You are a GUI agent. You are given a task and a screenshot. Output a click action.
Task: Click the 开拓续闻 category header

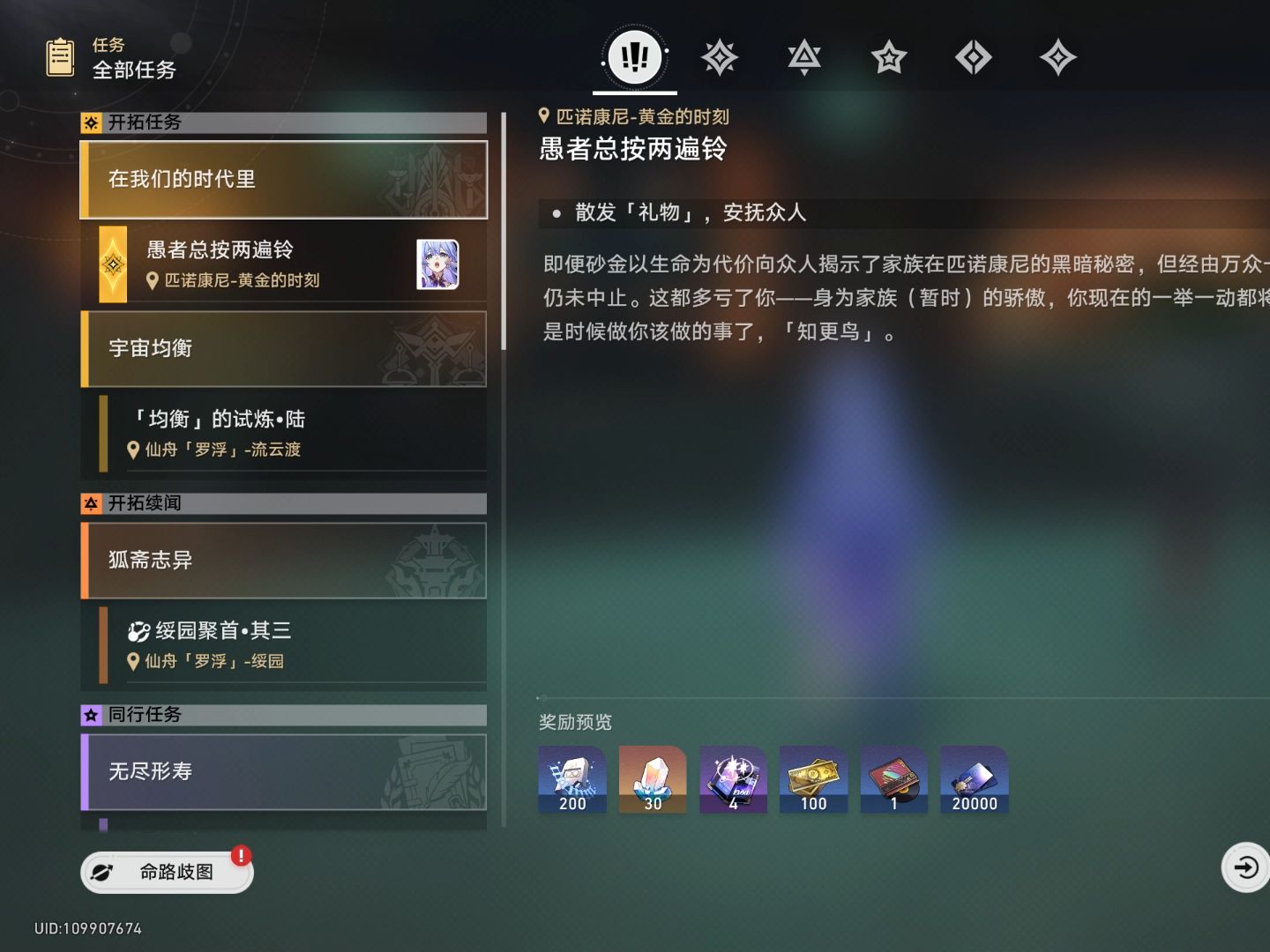click(283, 503)
